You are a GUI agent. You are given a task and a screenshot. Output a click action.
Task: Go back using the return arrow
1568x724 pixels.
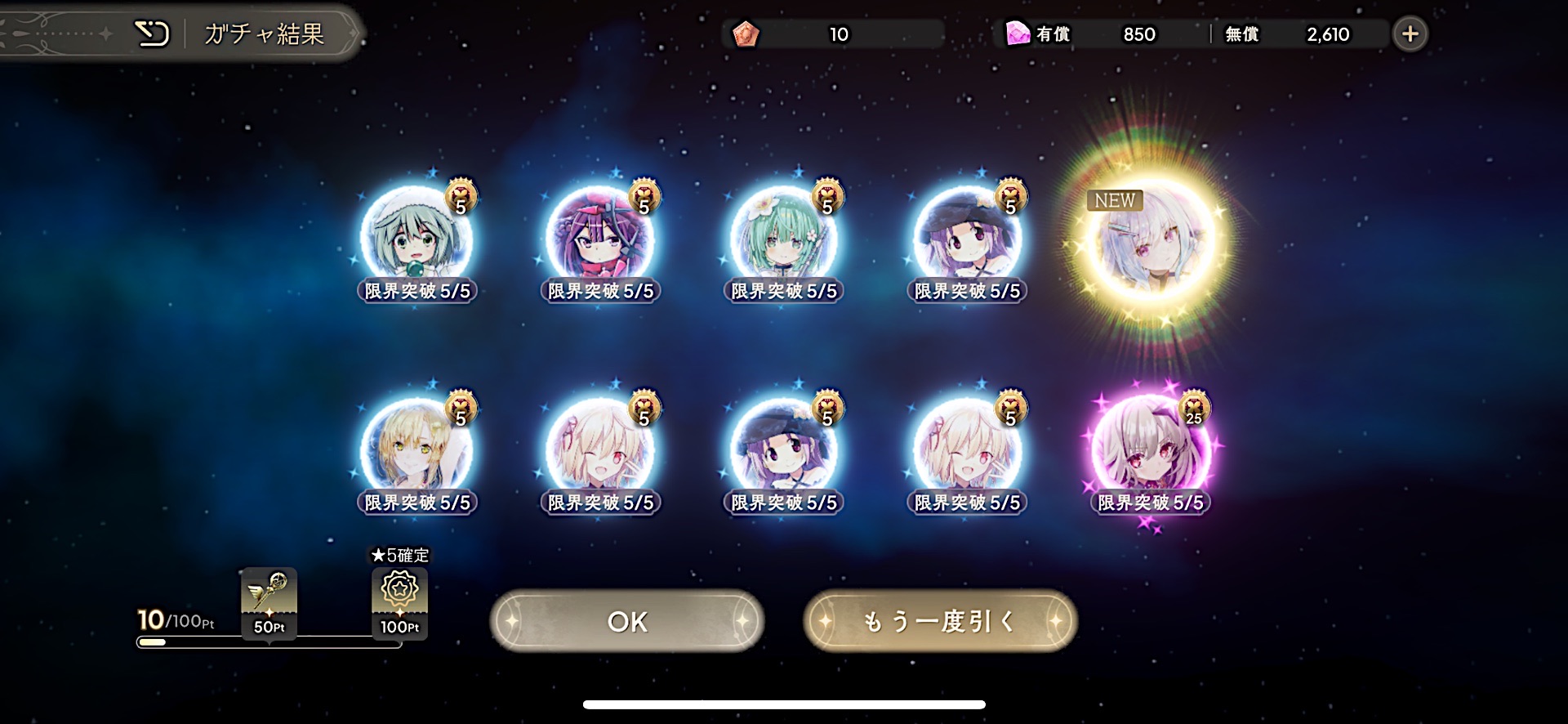(x=152, y=34)
